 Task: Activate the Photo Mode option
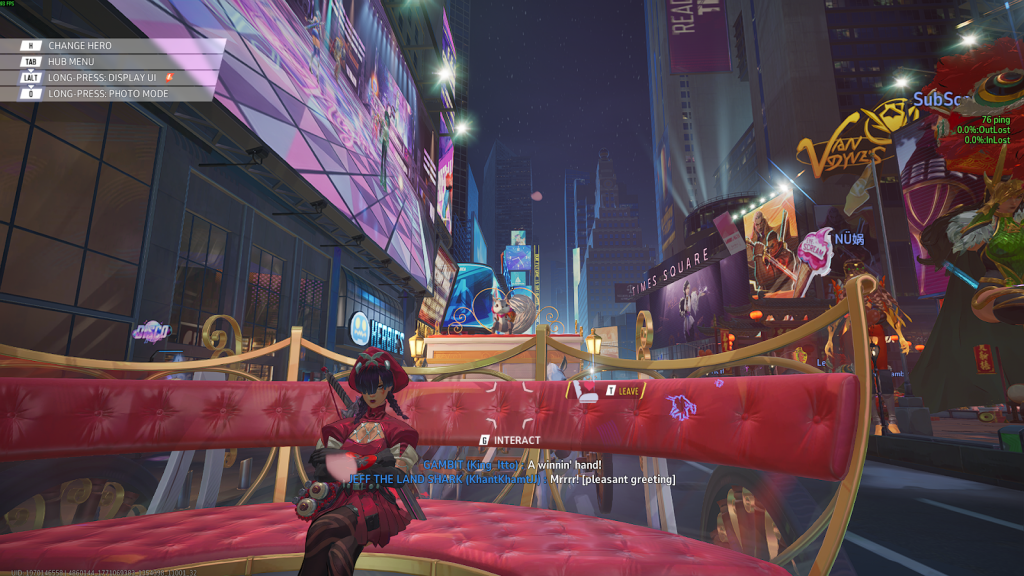(108, 94)
